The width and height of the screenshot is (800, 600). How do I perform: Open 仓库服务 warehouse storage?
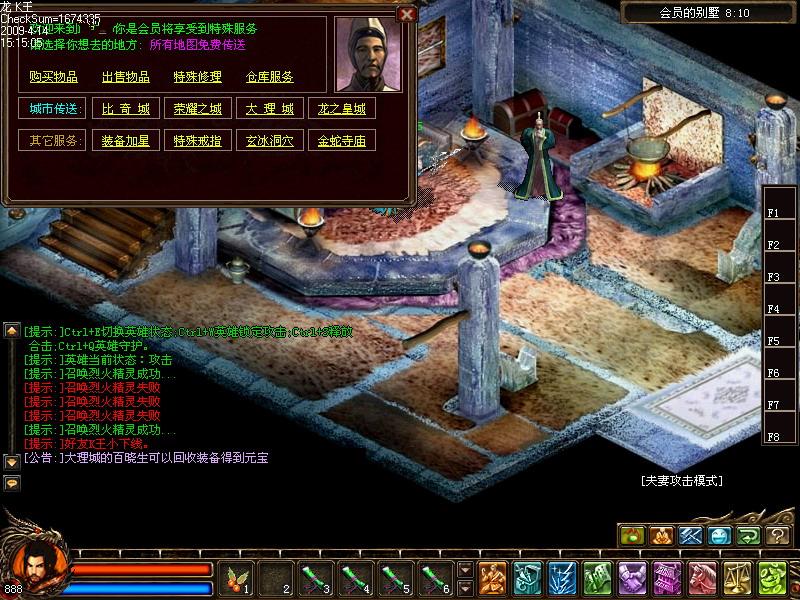270,77
